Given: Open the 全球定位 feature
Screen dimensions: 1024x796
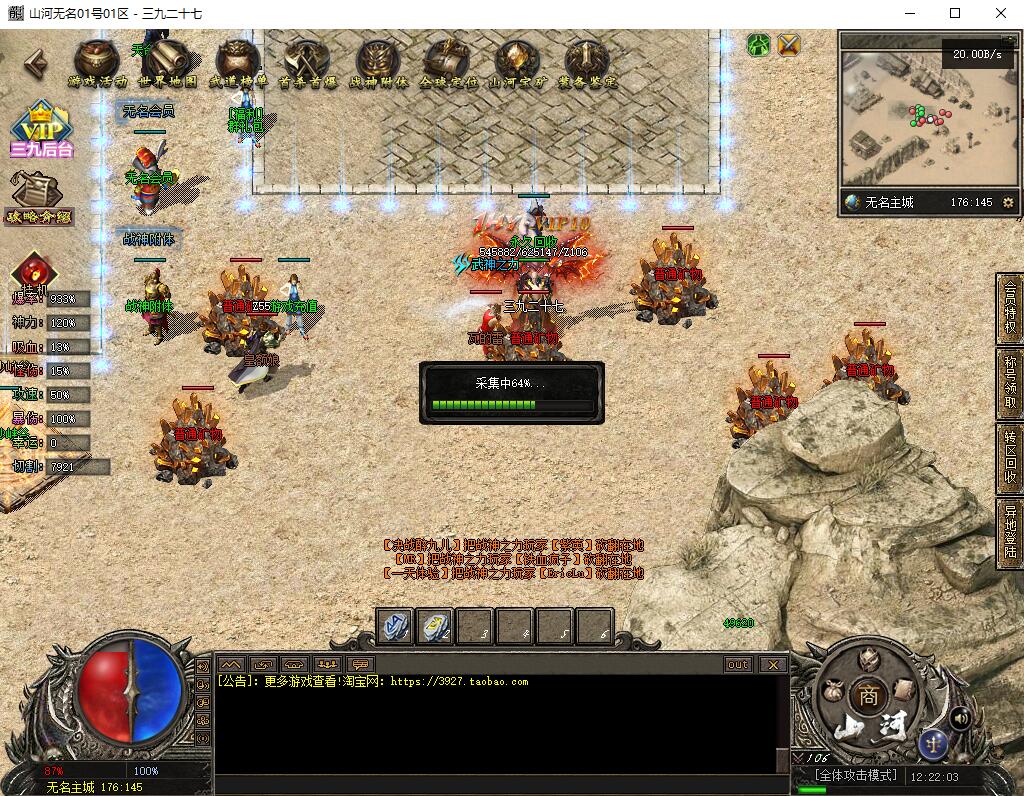Looking at the screenshot, I should (x=447, y=63).
